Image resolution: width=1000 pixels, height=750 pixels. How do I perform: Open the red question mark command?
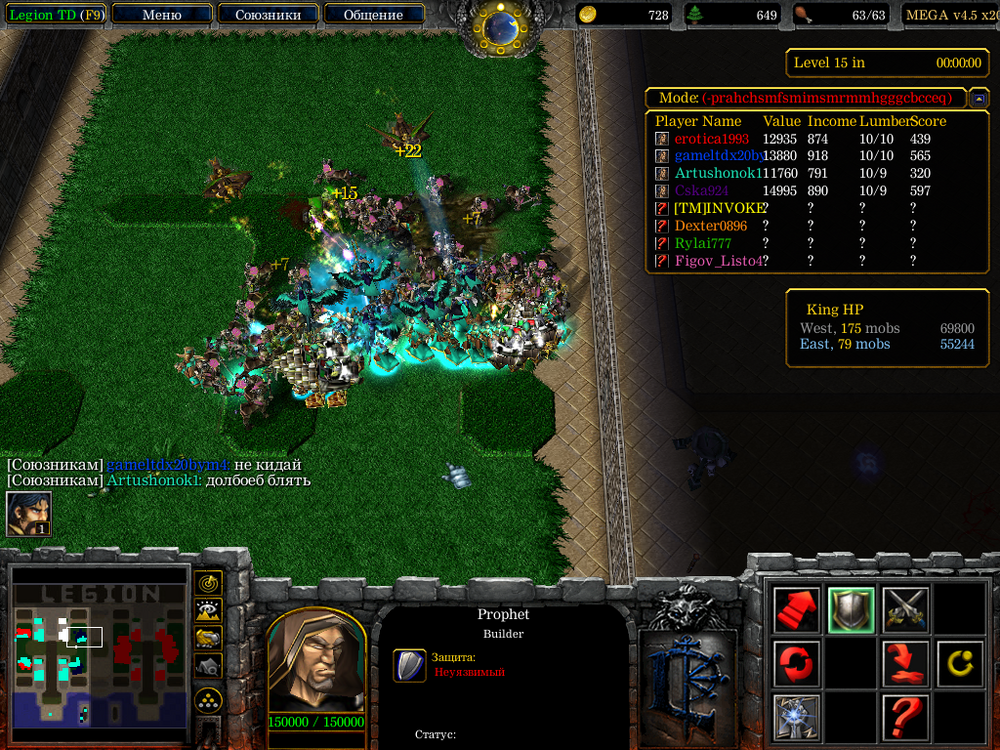pyautogui.click(x=905, y=716)
